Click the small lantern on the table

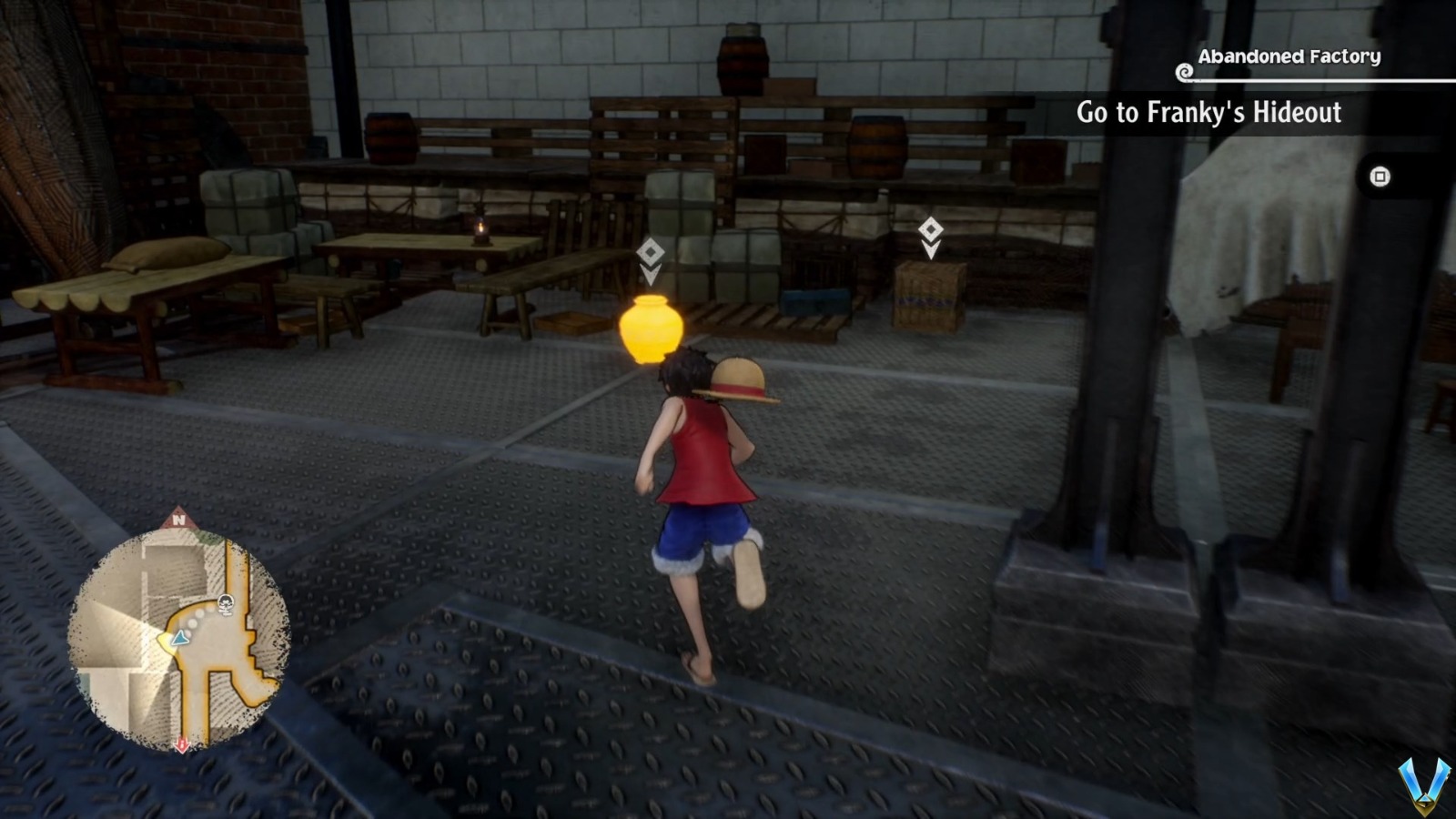pyautogui.click(x=480, y=230)
